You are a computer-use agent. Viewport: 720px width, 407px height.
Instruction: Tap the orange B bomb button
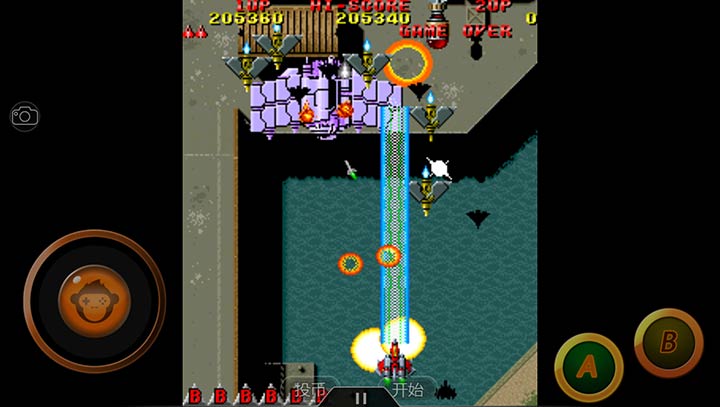pyautogui.click(x=668, y=342)
